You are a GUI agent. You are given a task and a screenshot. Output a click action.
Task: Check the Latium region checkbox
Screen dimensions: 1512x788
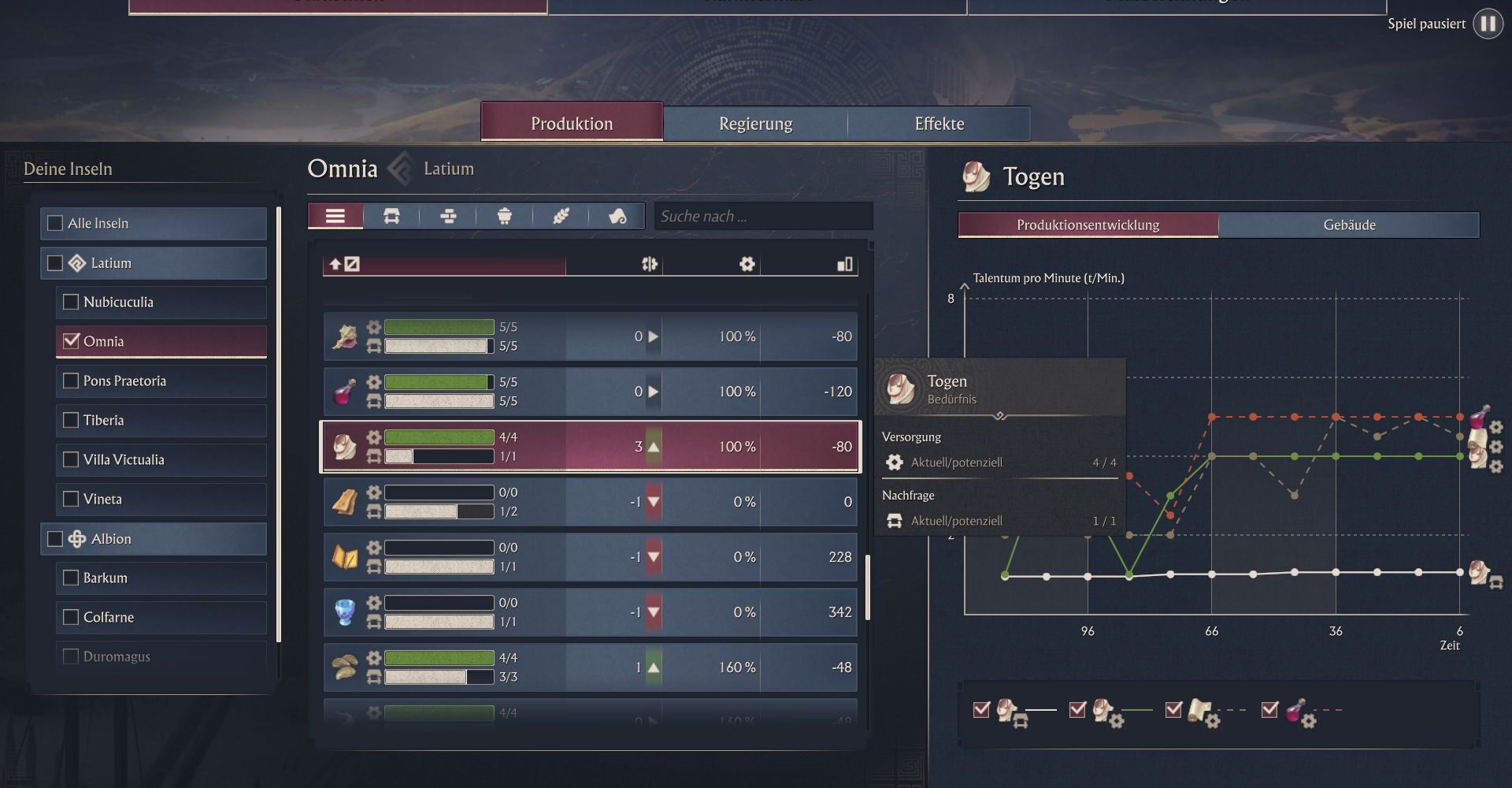pos(55,263)
